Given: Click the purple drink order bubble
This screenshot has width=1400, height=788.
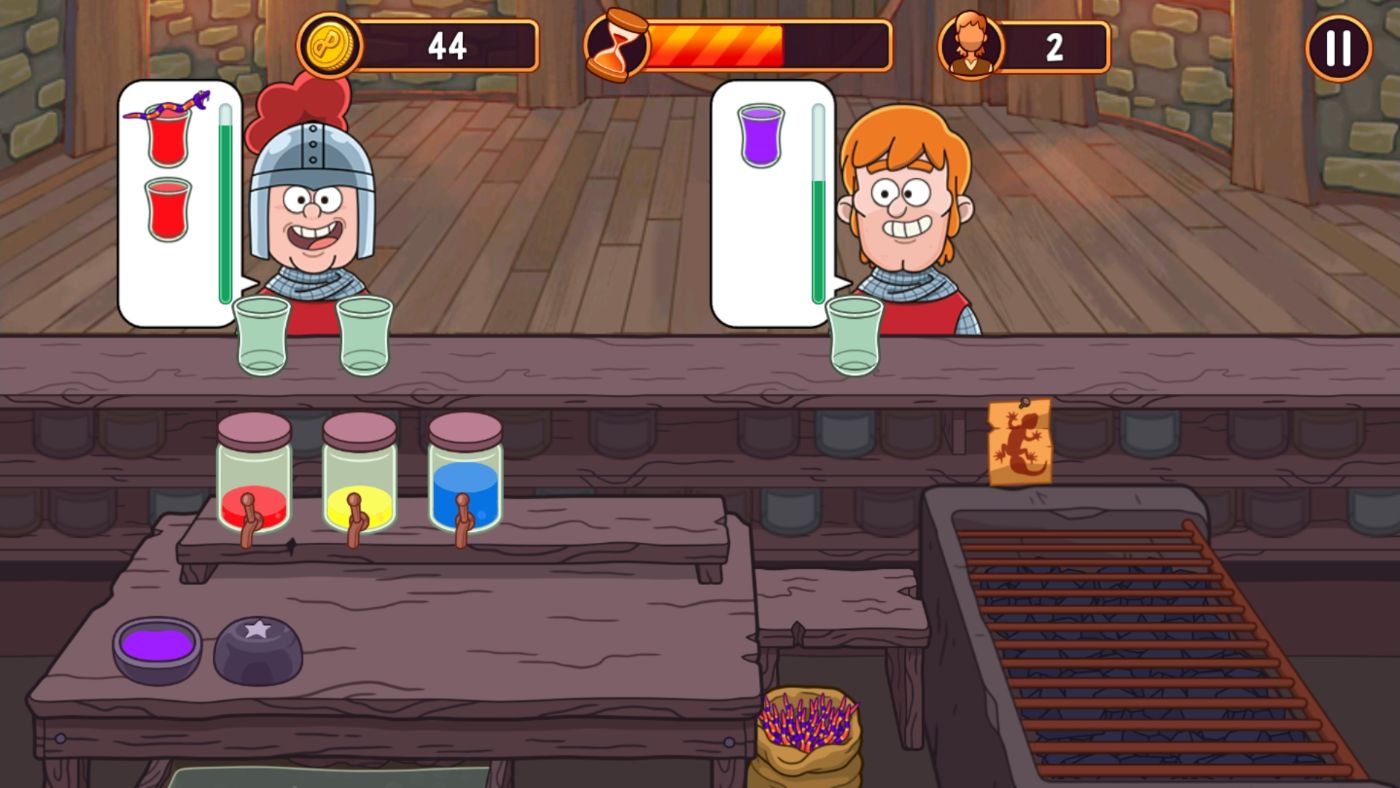Looking at the screenshot, I should (x=762, y=135).
